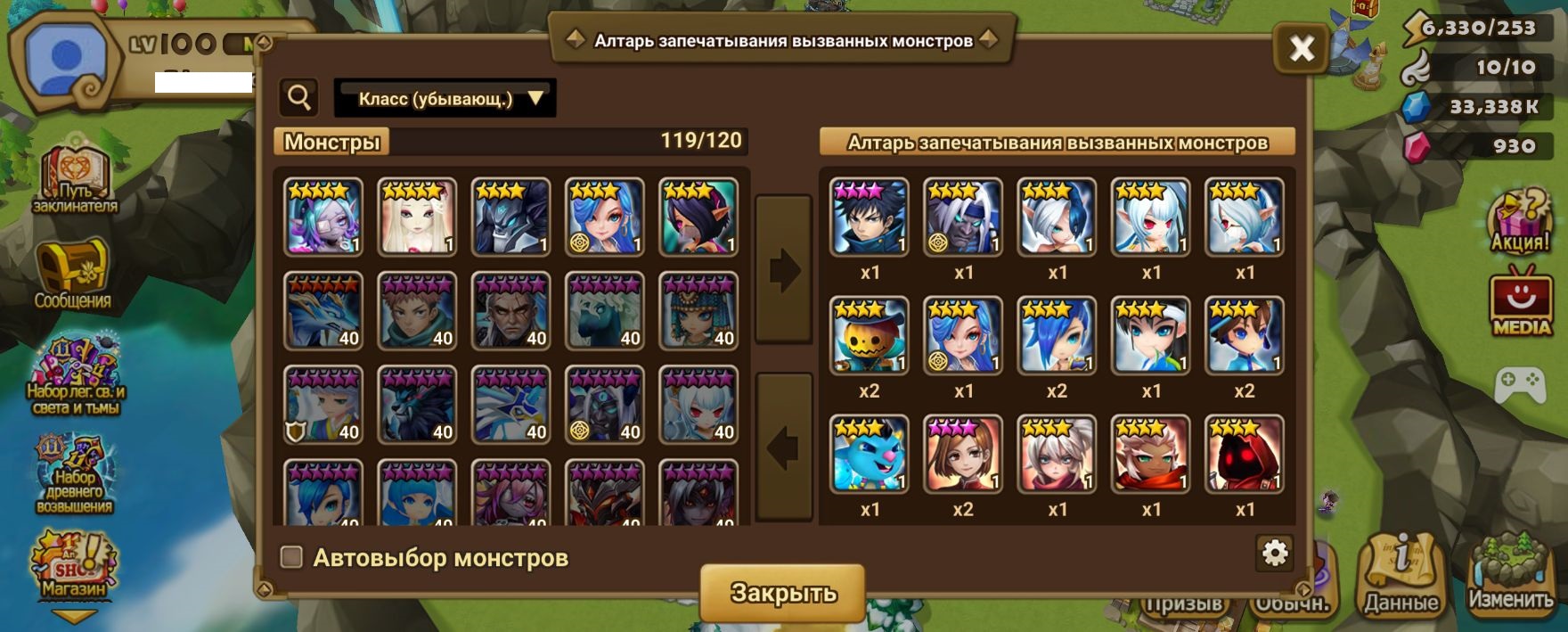Open monster search with magnifying glass
Viewport: 1568px width, 632px height.
point(299,97)
